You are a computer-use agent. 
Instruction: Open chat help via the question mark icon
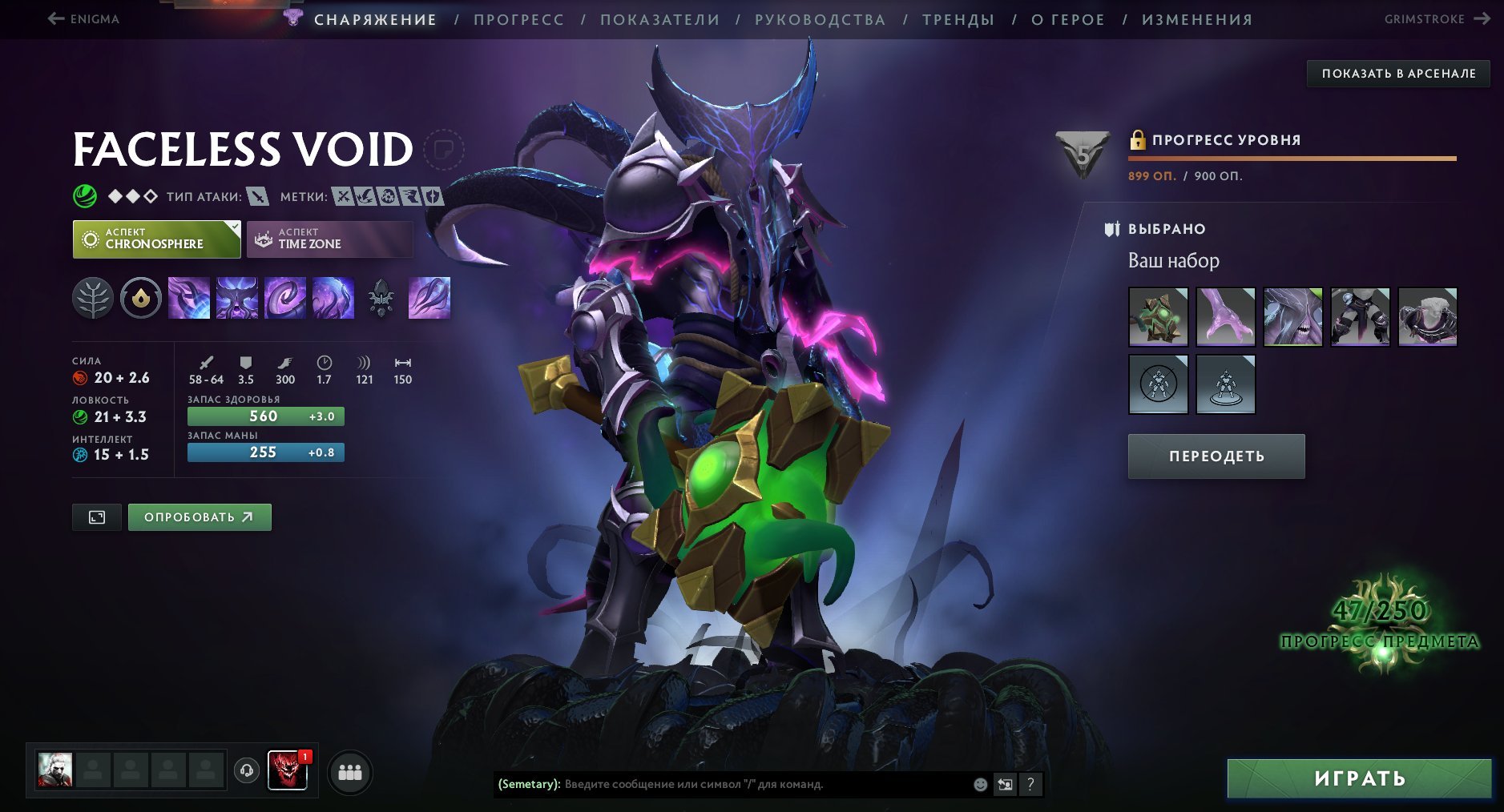click(1030, 785)
